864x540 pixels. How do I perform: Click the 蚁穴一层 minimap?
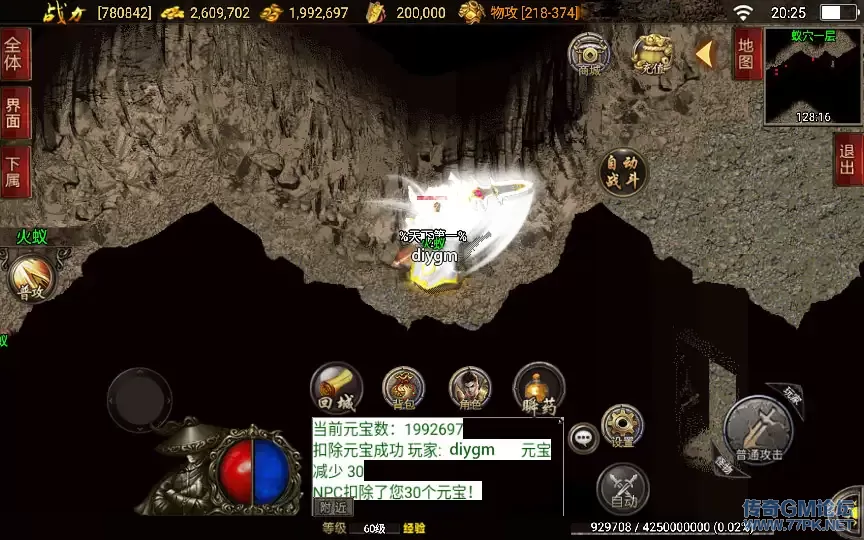812,75
